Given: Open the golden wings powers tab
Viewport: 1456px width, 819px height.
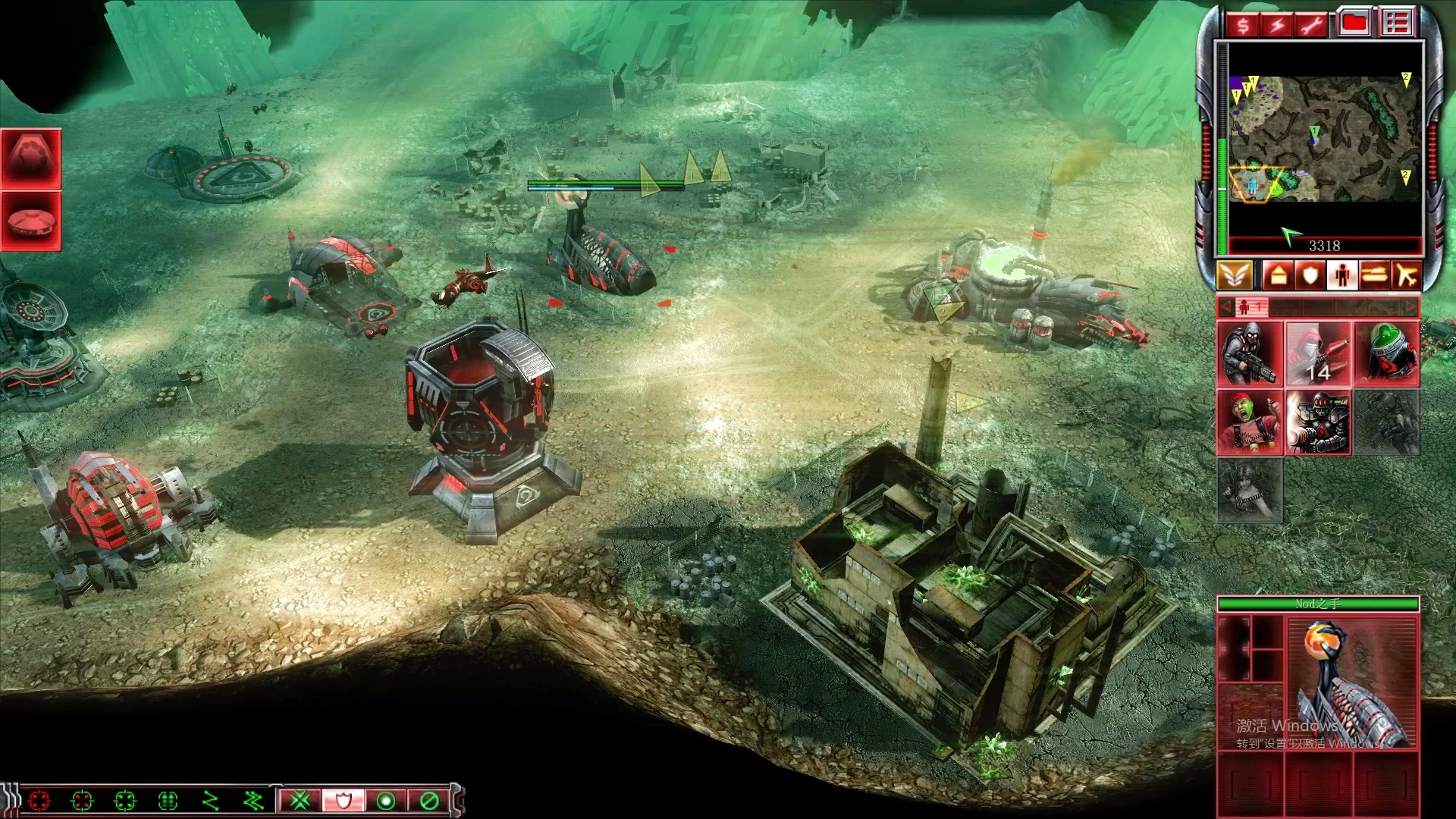Looking at the screenshot, I should click(1235, 275).
